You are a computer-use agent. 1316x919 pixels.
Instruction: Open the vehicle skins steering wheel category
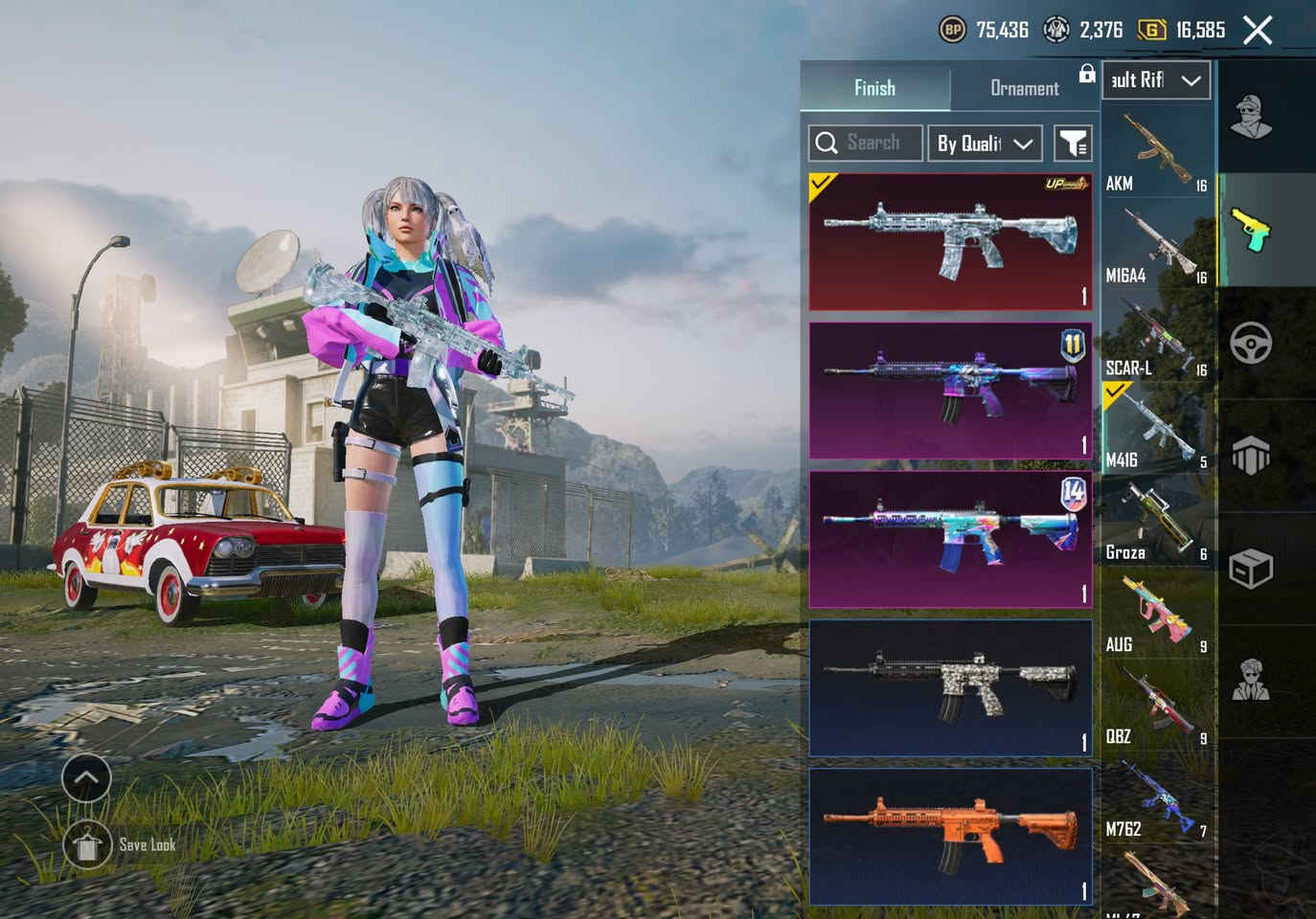point(1251,343)
